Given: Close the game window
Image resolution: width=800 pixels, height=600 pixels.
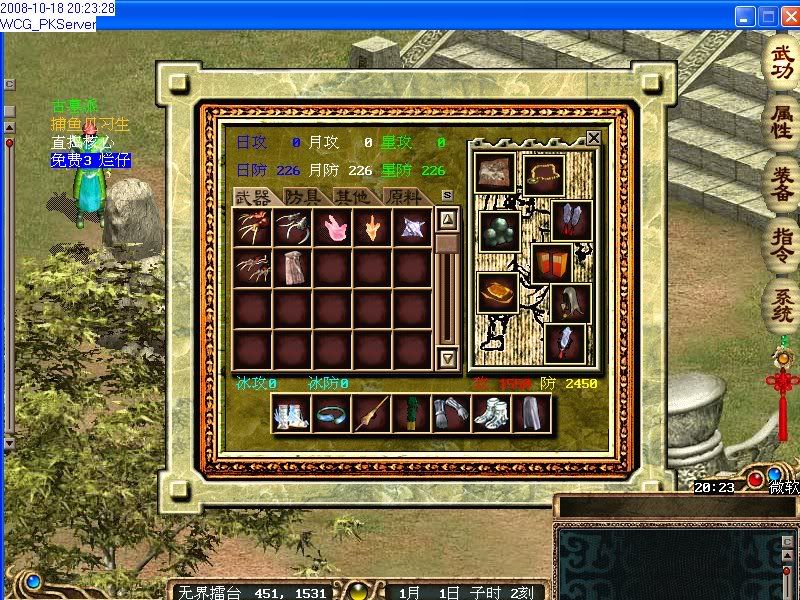Looking at the screenshot, I should point(787,16).
